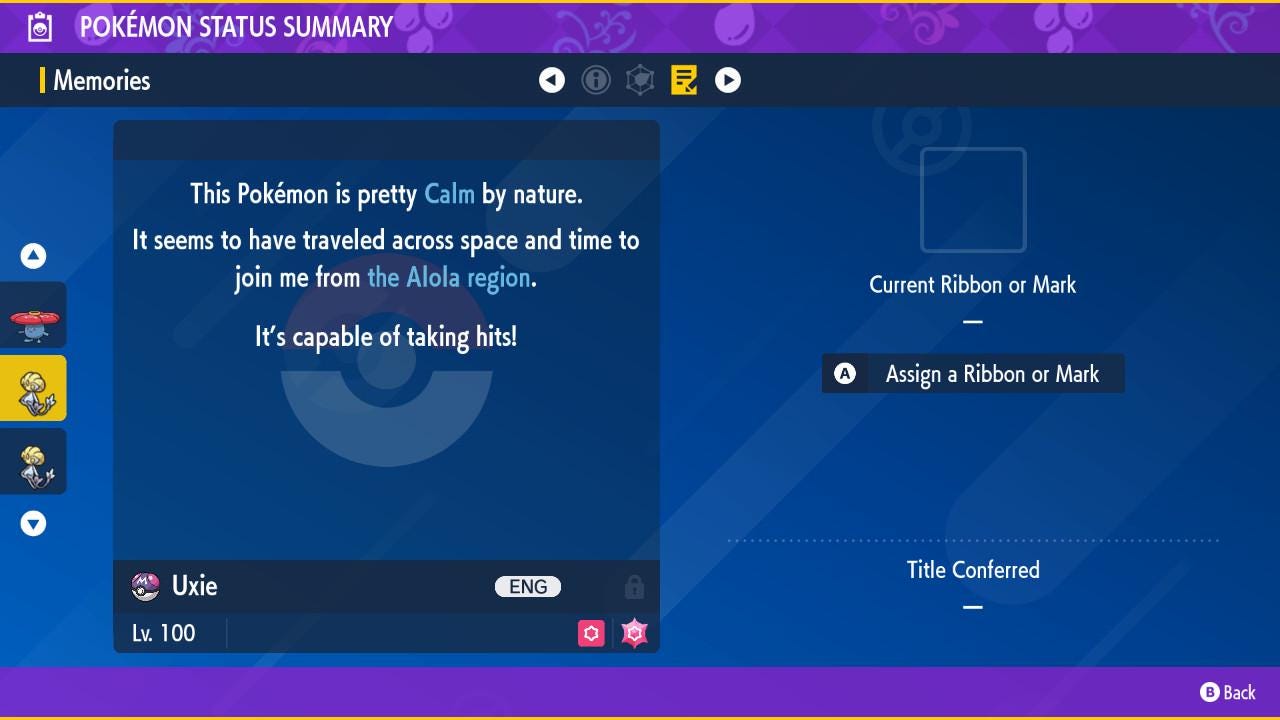The image size is (1280, 720).
Task: Switch to the stats hexagon tab
Action: tap(640, 80)
